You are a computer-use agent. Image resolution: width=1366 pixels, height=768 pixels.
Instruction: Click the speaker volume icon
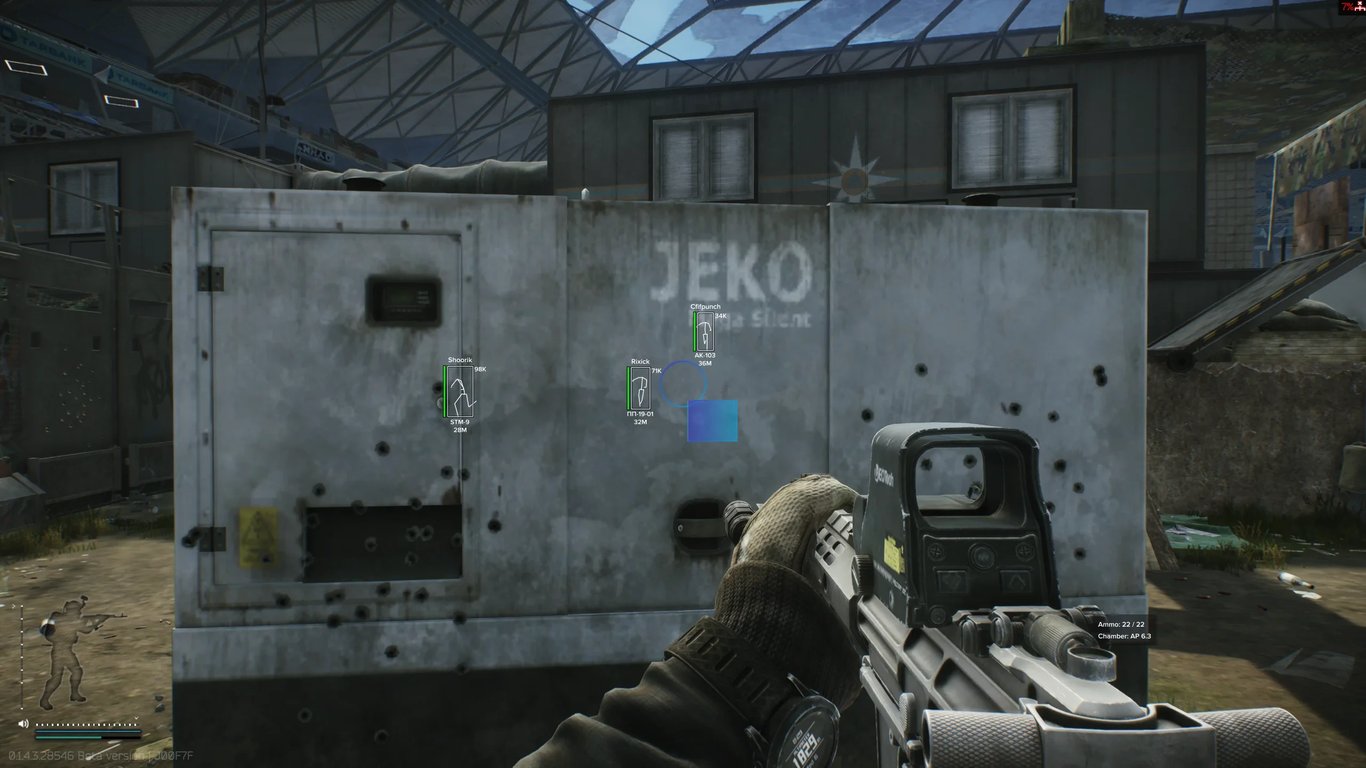[23, 723]
